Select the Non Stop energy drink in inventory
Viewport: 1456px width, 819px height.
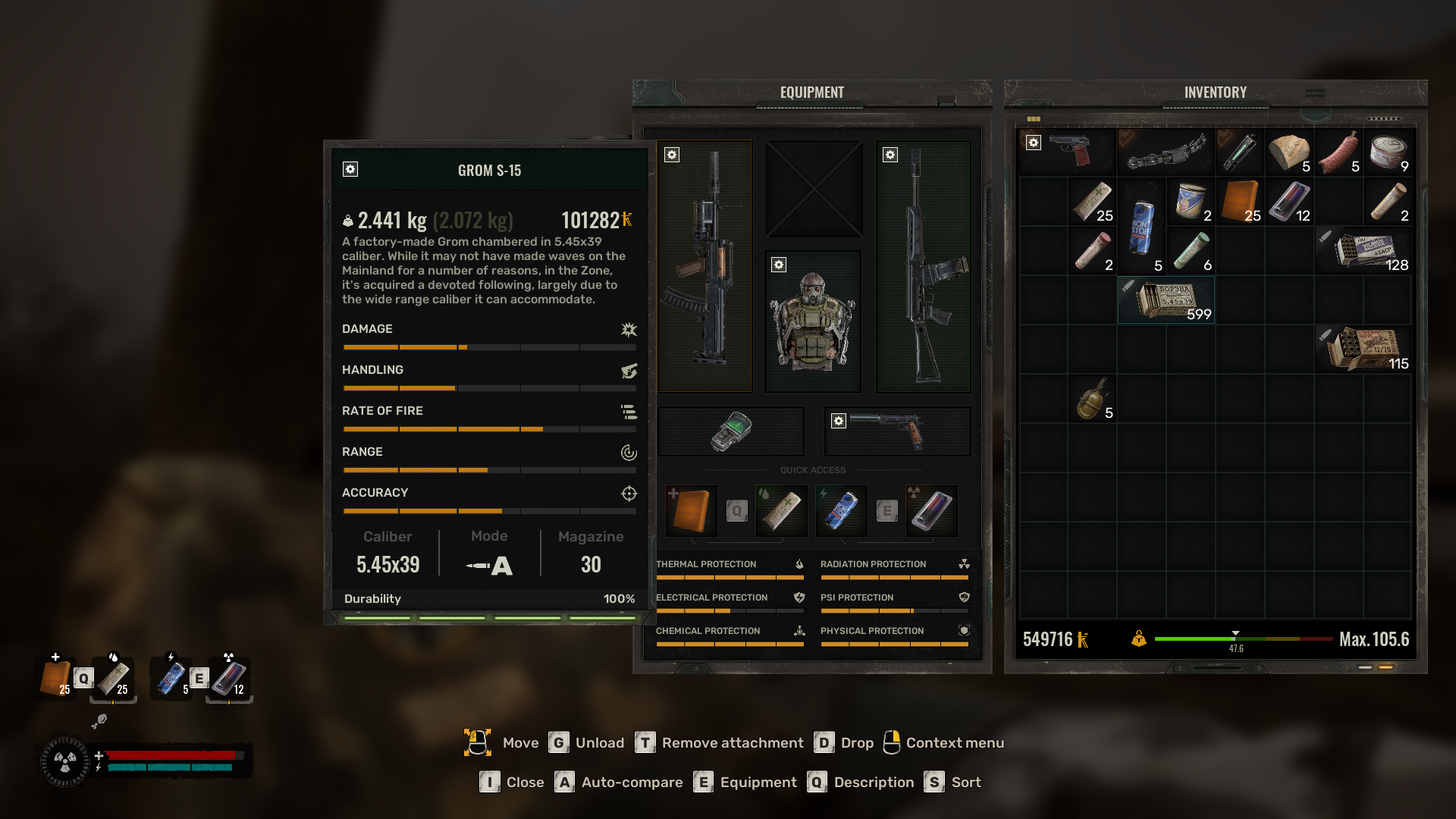tap(1141, 226)
